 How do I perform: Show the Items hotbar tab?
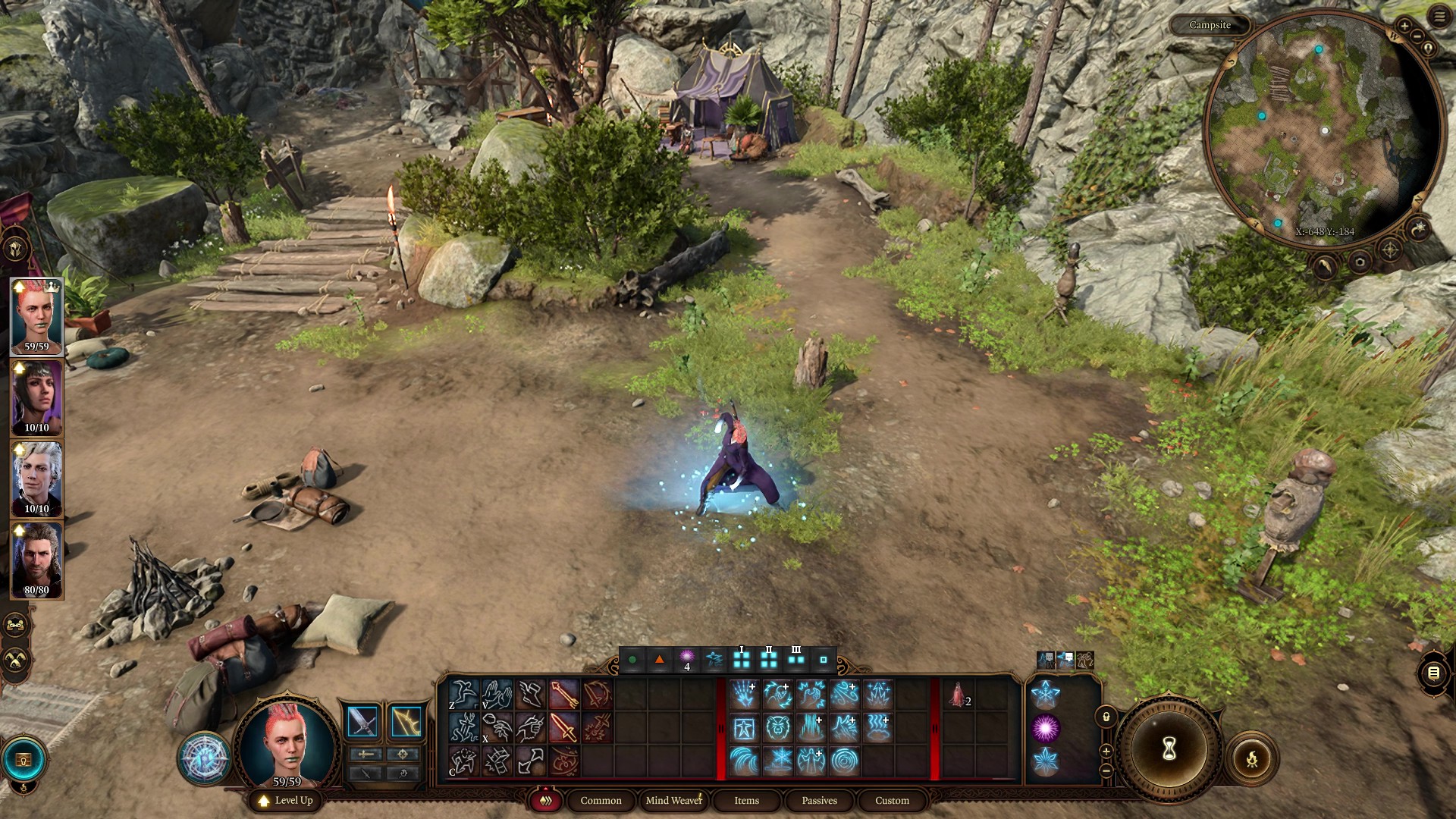[x=746, y=800]
